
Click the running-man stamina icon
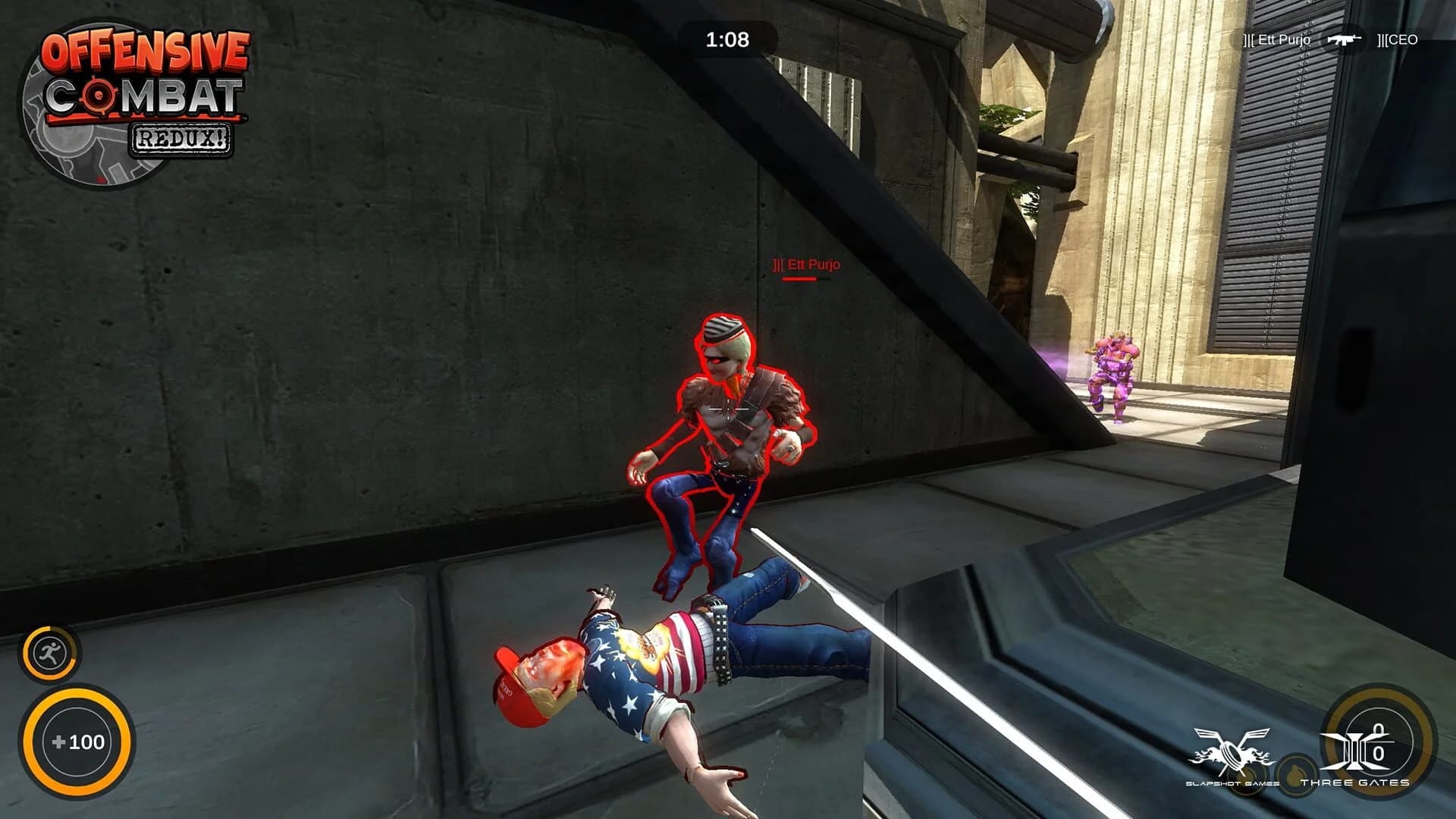click(x=51, y=652)
